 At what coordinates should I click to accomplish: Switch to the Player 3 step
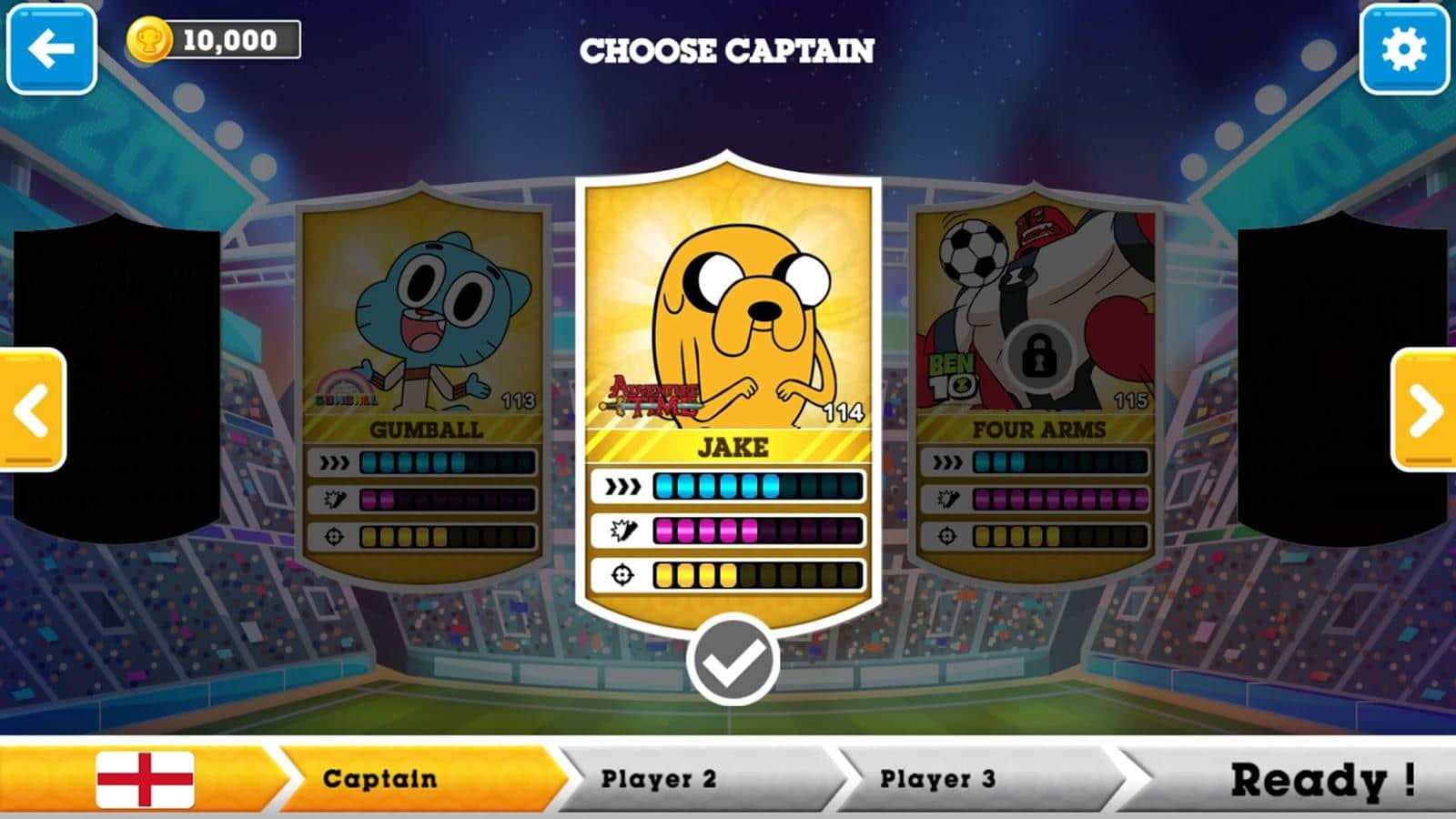pos(937,779)
